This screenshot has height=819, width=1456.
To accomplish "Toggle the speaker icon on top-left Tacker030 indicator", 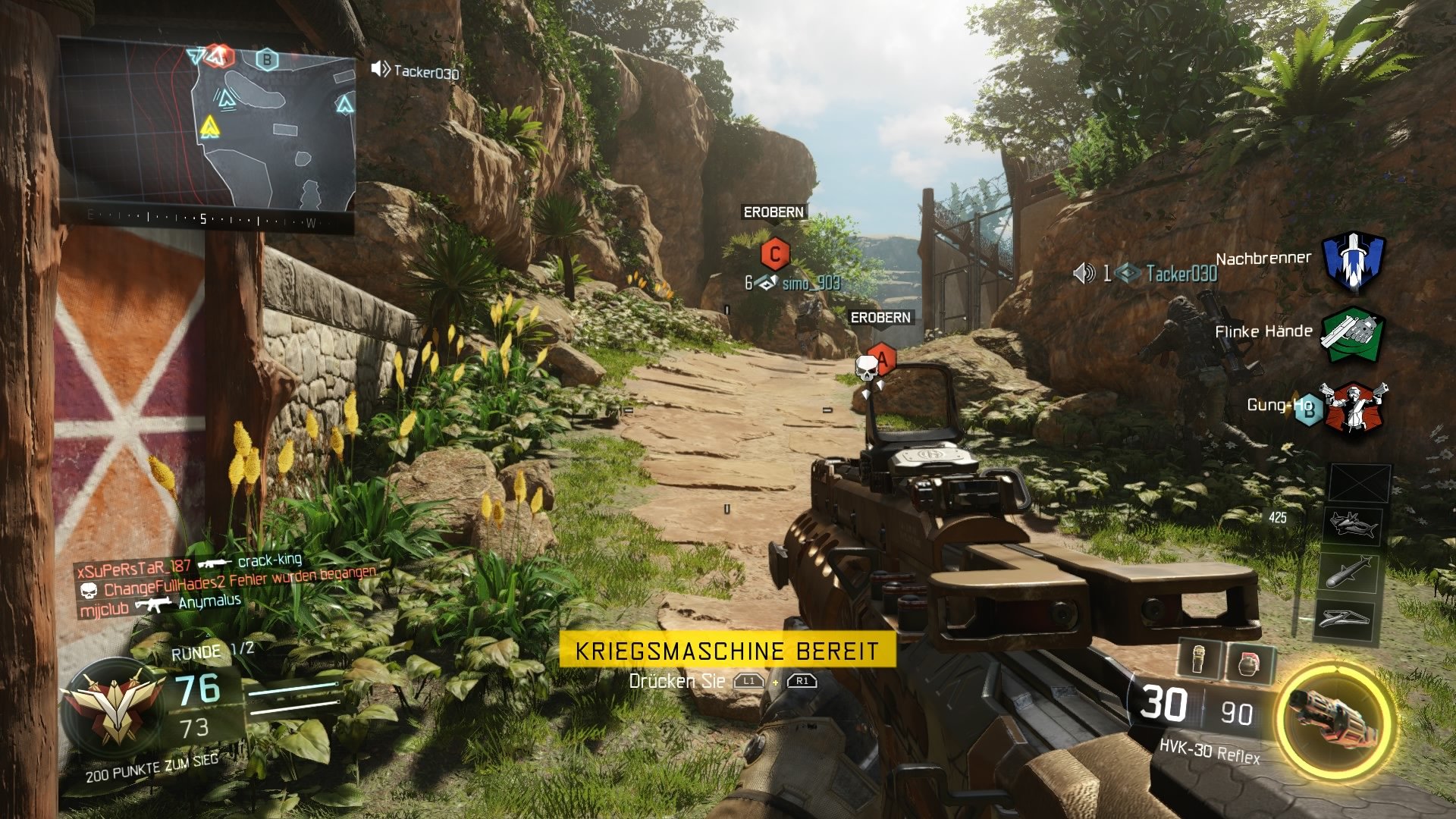I will [x=378, y=71].
